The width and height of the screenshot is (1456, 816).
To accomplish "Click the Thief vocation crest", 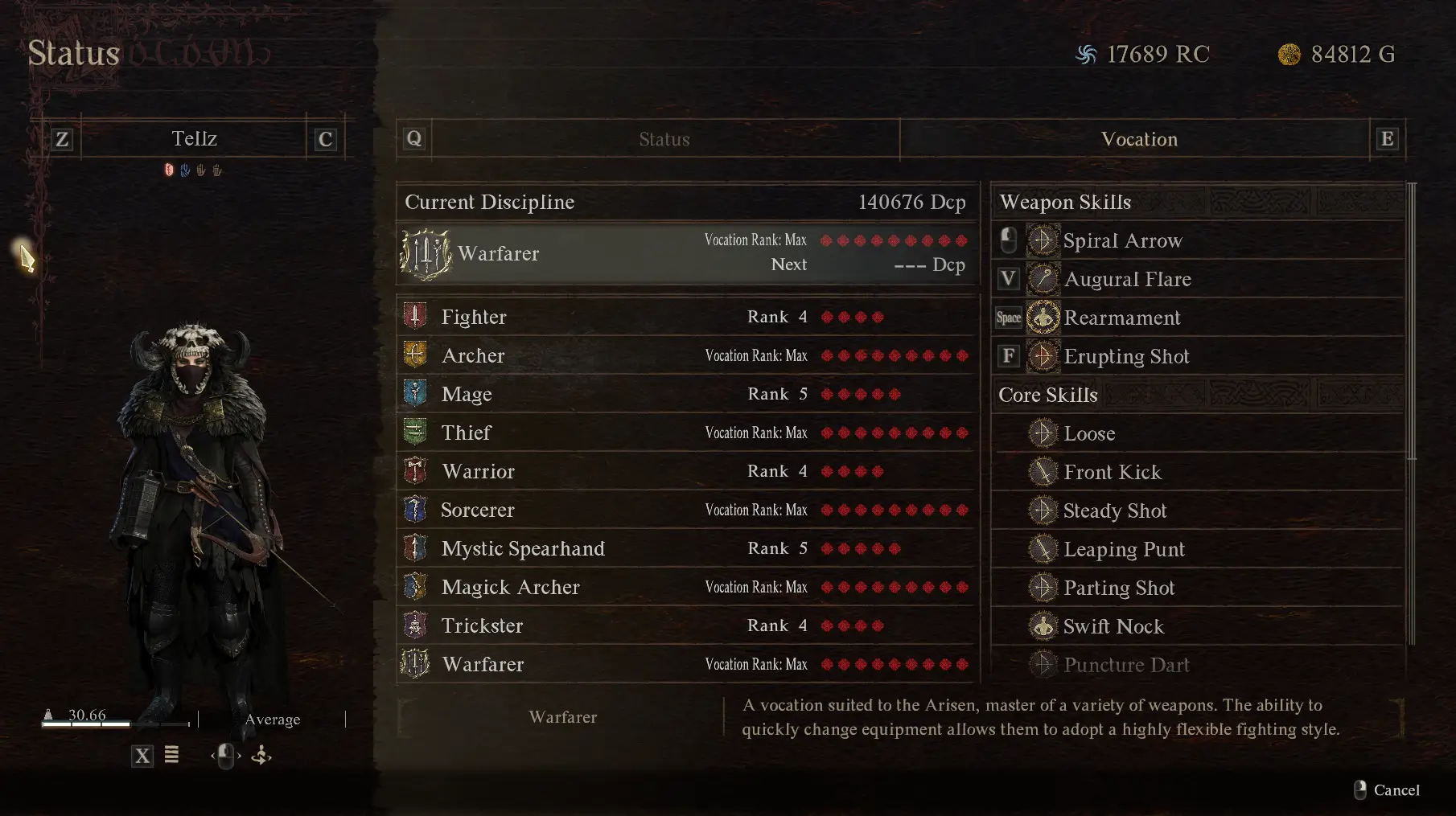I will [x=415, y=432].
